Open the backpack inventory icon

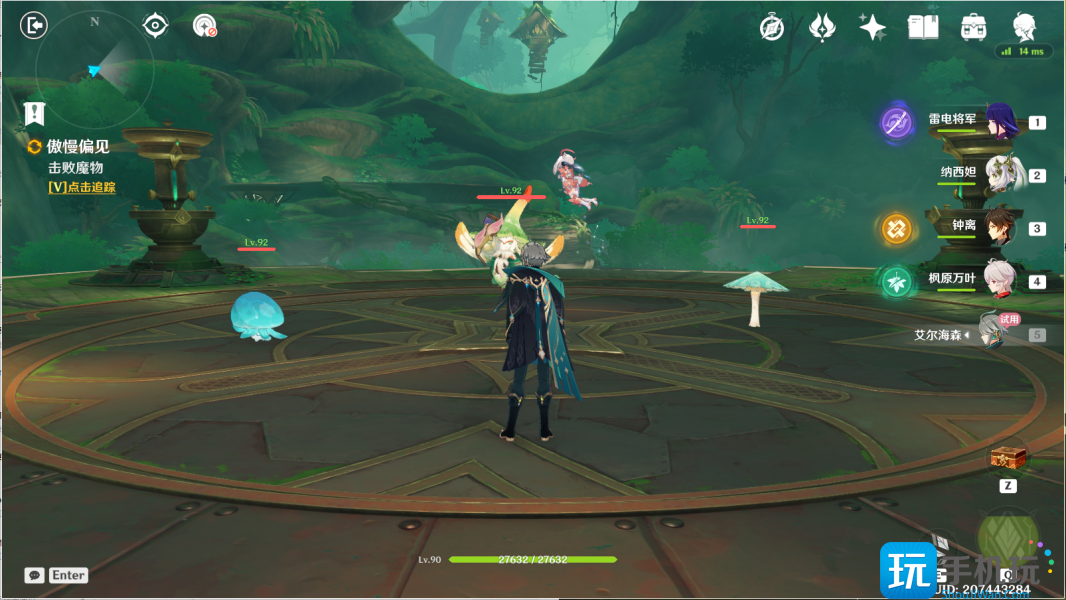point(972,27)
